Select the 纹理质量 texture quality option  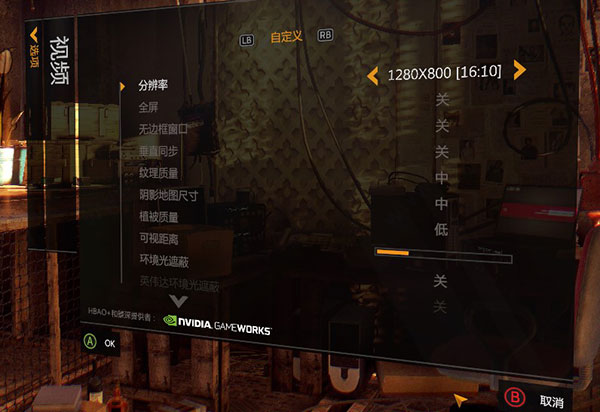pyautogui.click(x=158, y=172)
